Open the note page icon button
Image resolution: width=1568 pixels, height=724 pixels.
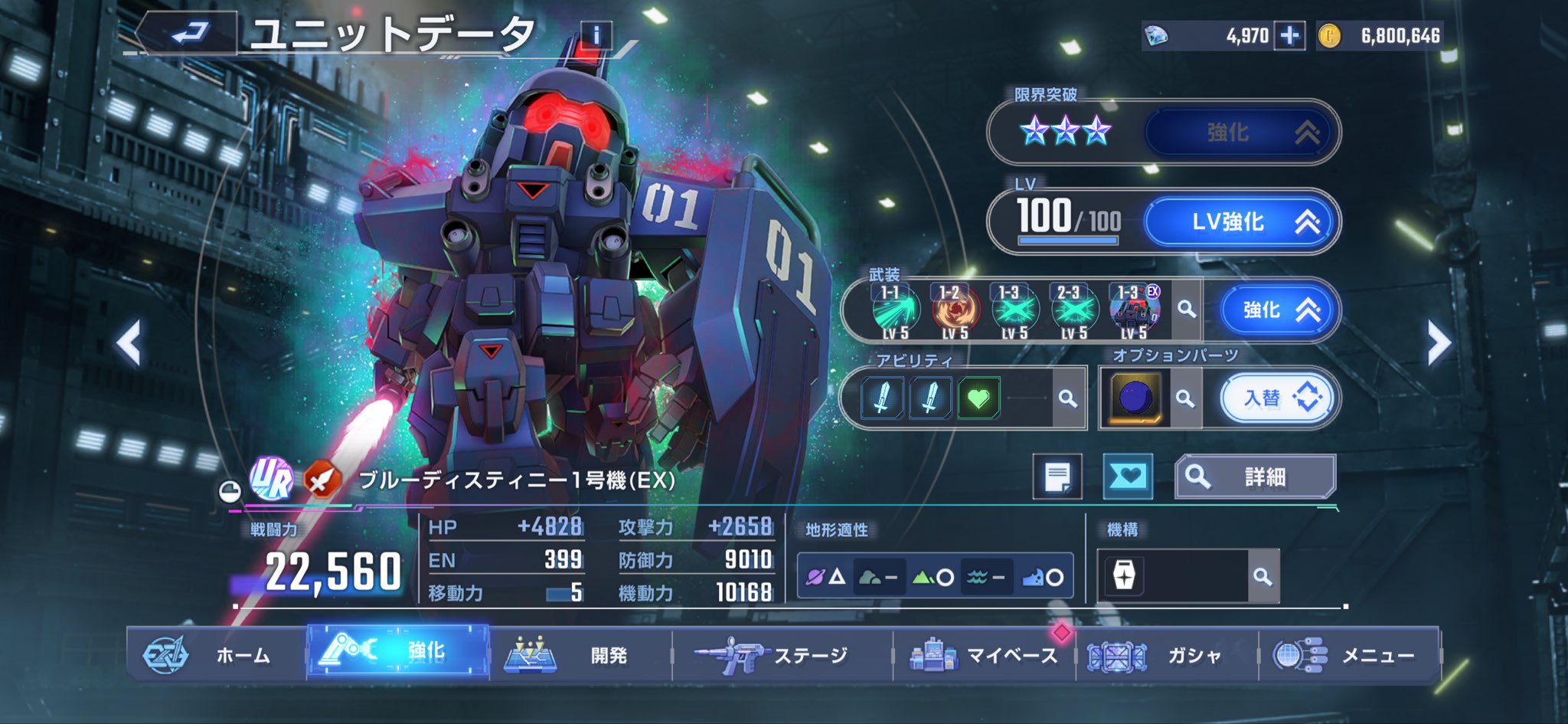coord(1057,477)
